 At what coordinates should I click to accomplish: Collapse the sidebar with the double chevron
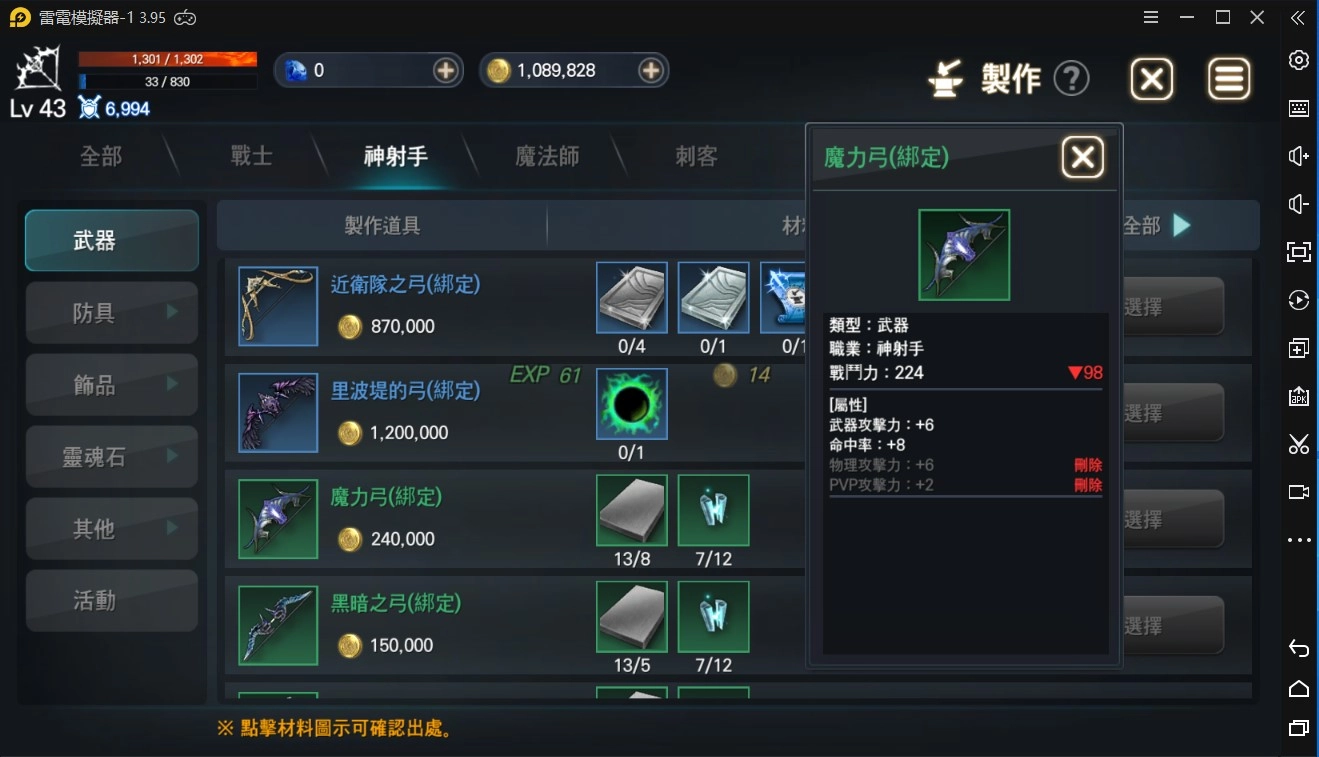(1298, 17)
